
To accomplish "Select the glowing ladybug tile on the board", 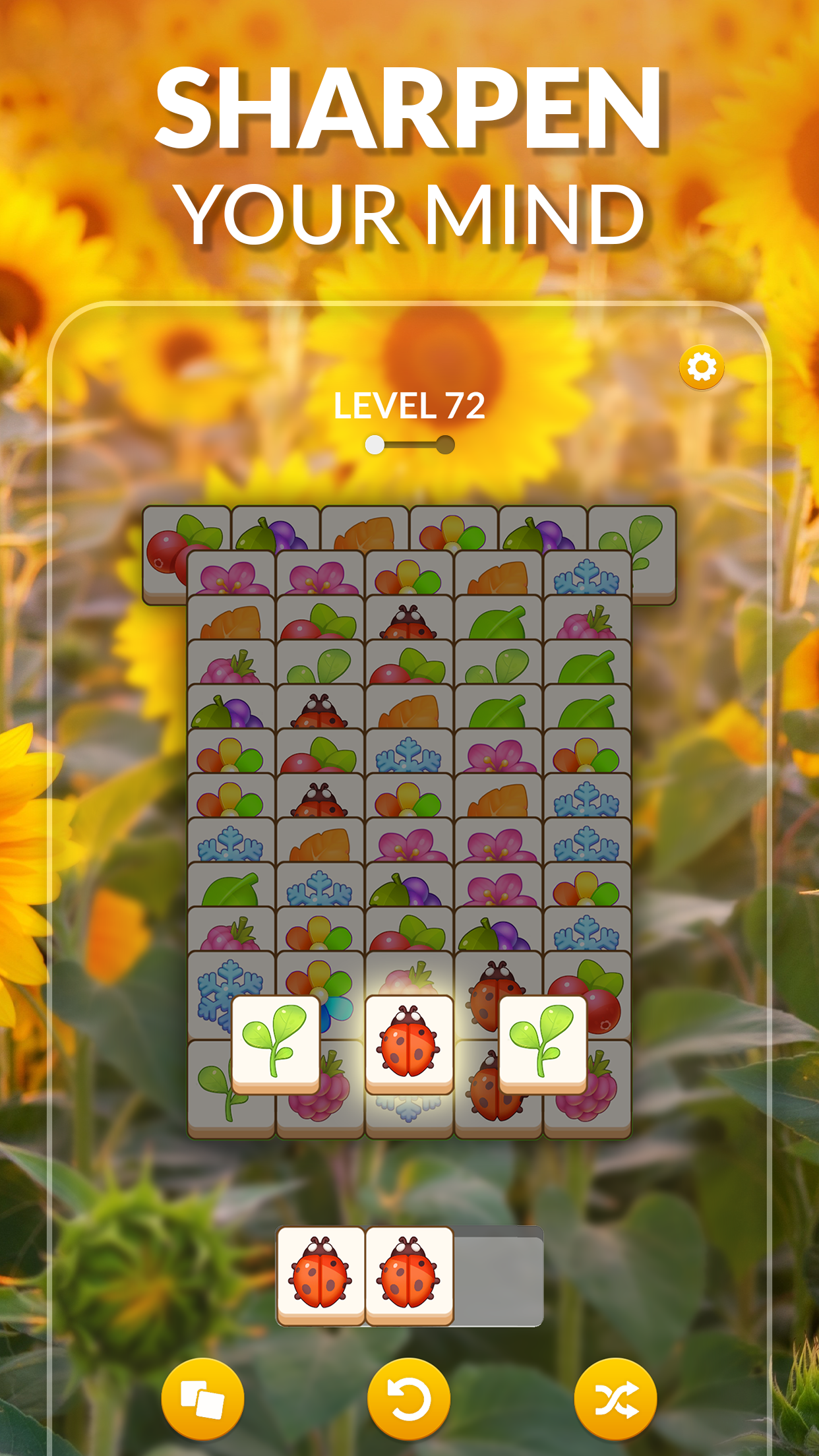I will click(409, 1043).
